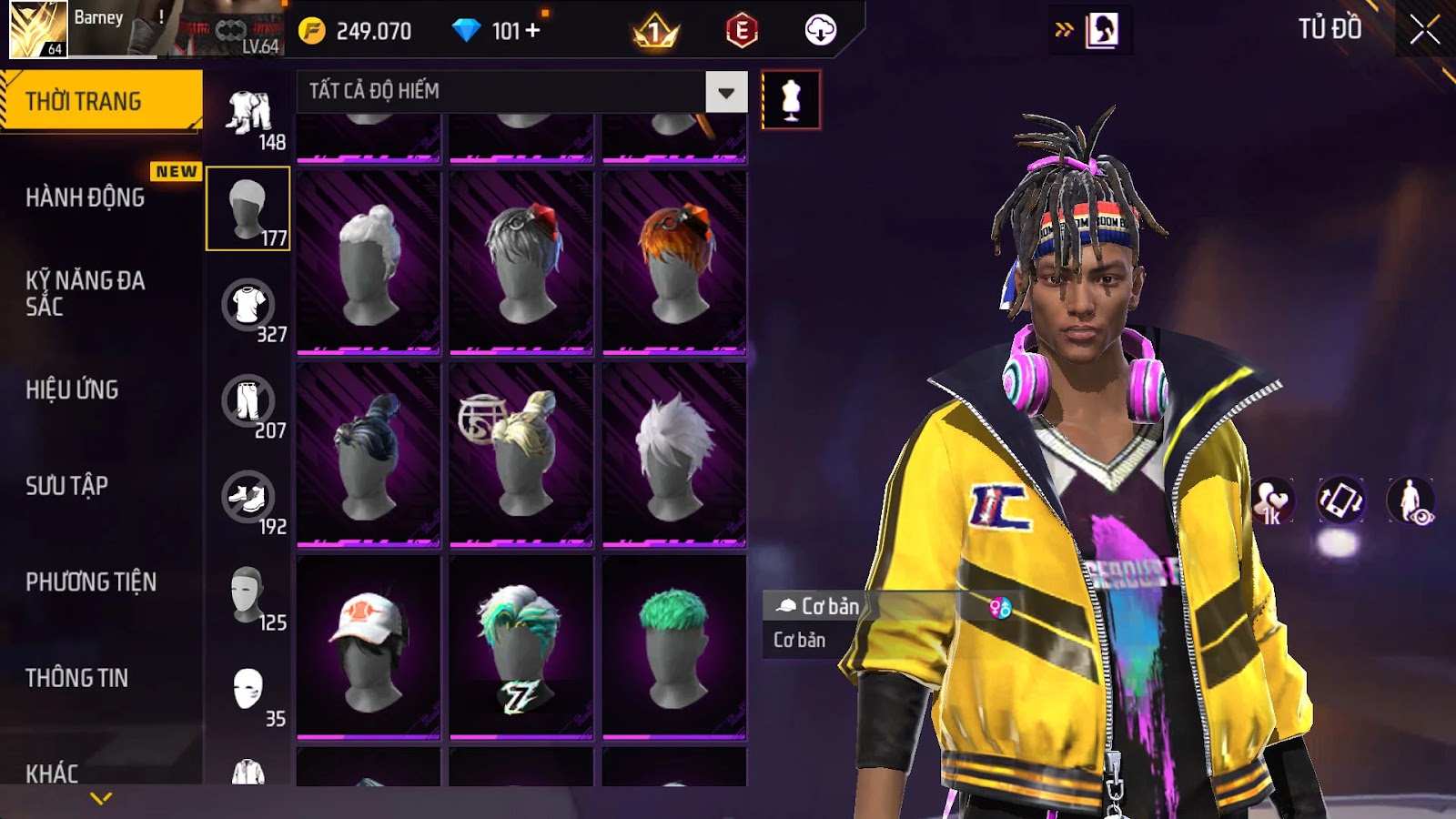Show the Phương Tiện tab
This screenshot has width=1456, height=819.
coord(91,581)
